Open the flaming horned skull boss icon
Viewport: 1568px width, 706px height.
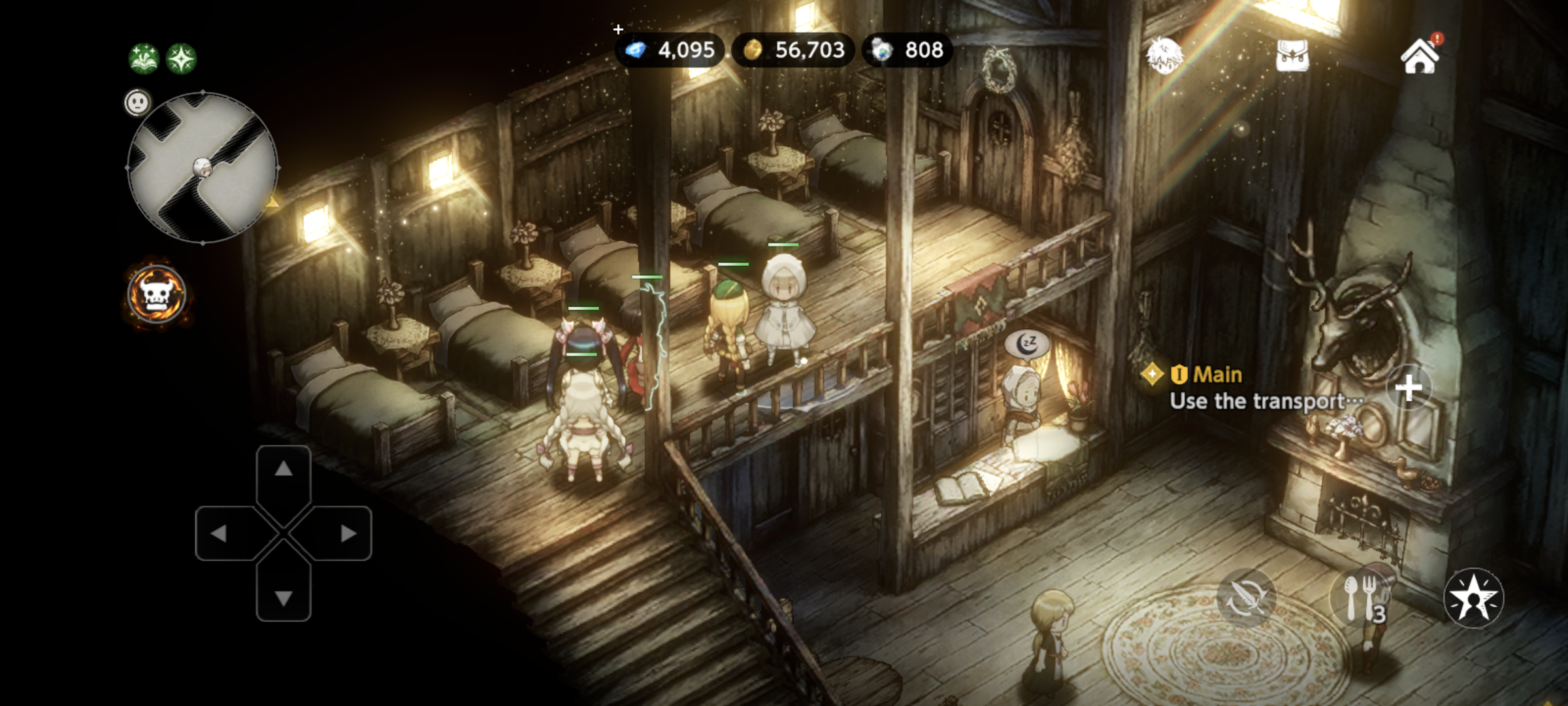[157, 295]
